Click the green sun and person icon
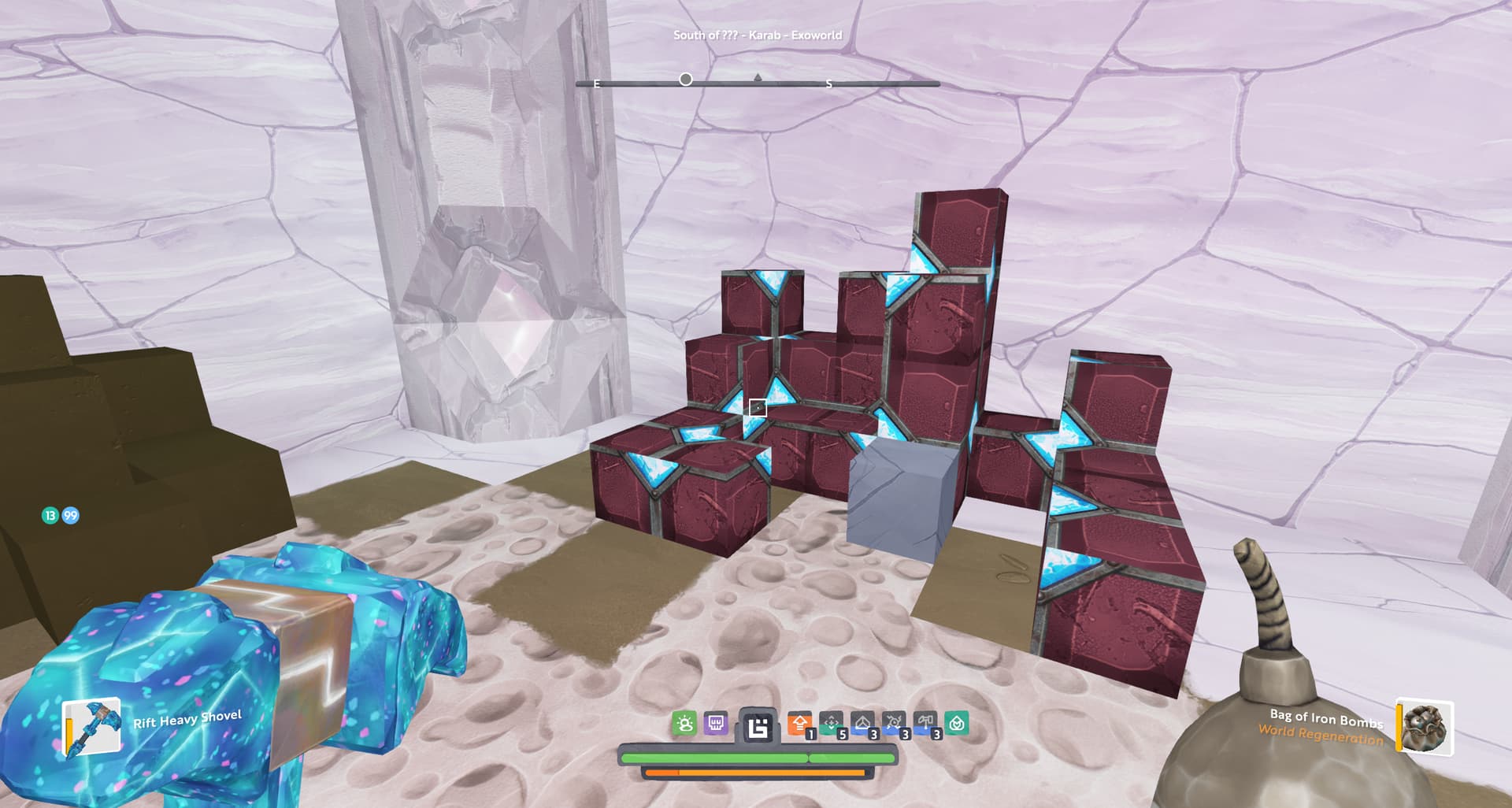The height and width of the screenshot is (808, 1512). pyautogui.click(x=684, y=723)
